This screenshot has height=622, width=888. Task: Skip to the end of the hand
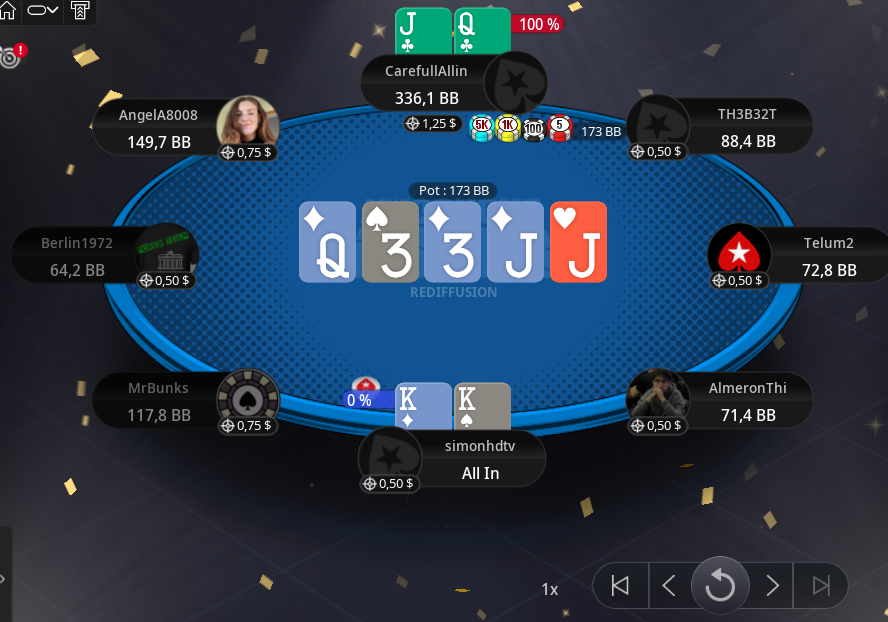pos(821,586)
